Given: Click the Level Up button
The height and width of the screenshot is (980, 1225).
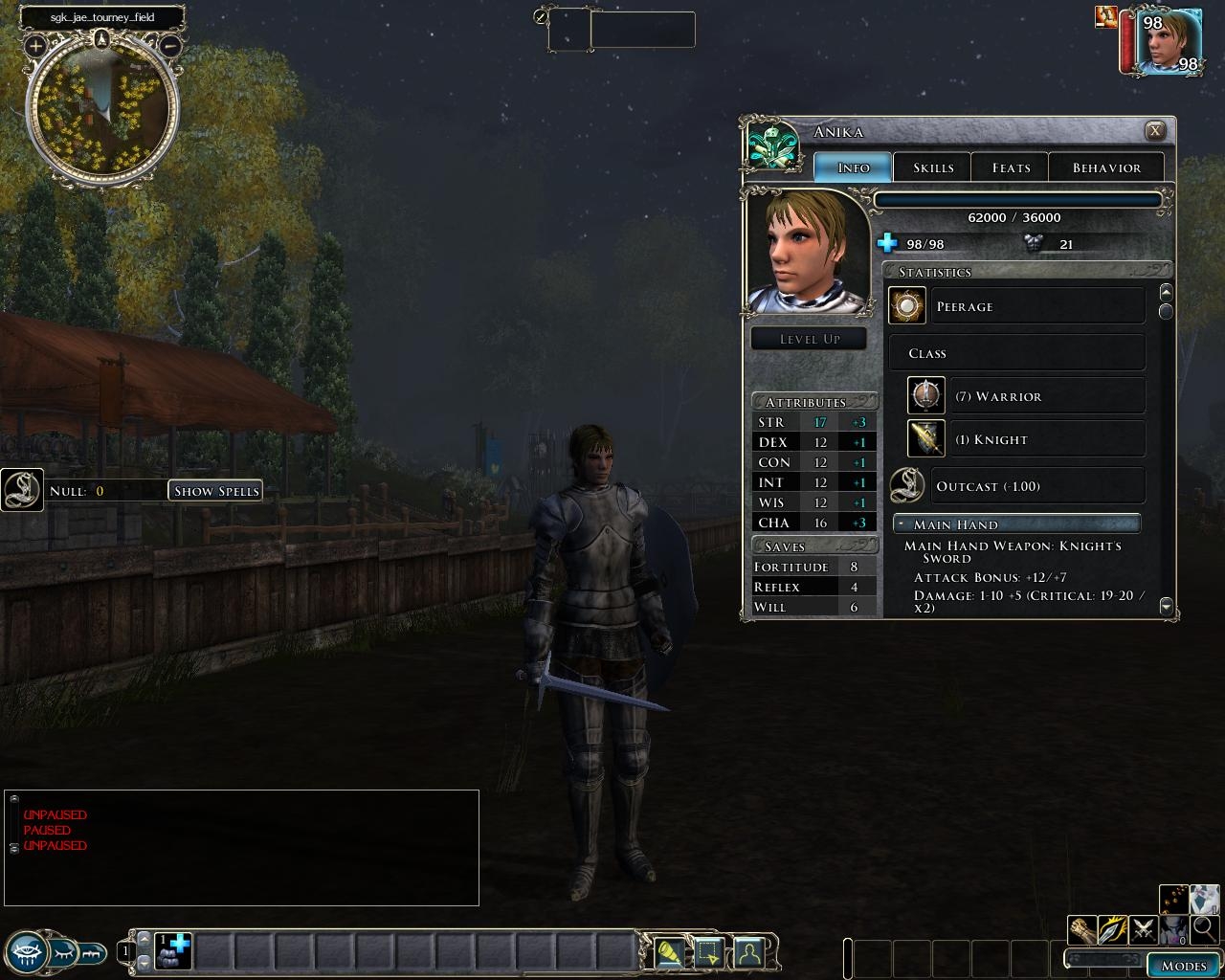Looking at the screenshot, I should (809, 339).
